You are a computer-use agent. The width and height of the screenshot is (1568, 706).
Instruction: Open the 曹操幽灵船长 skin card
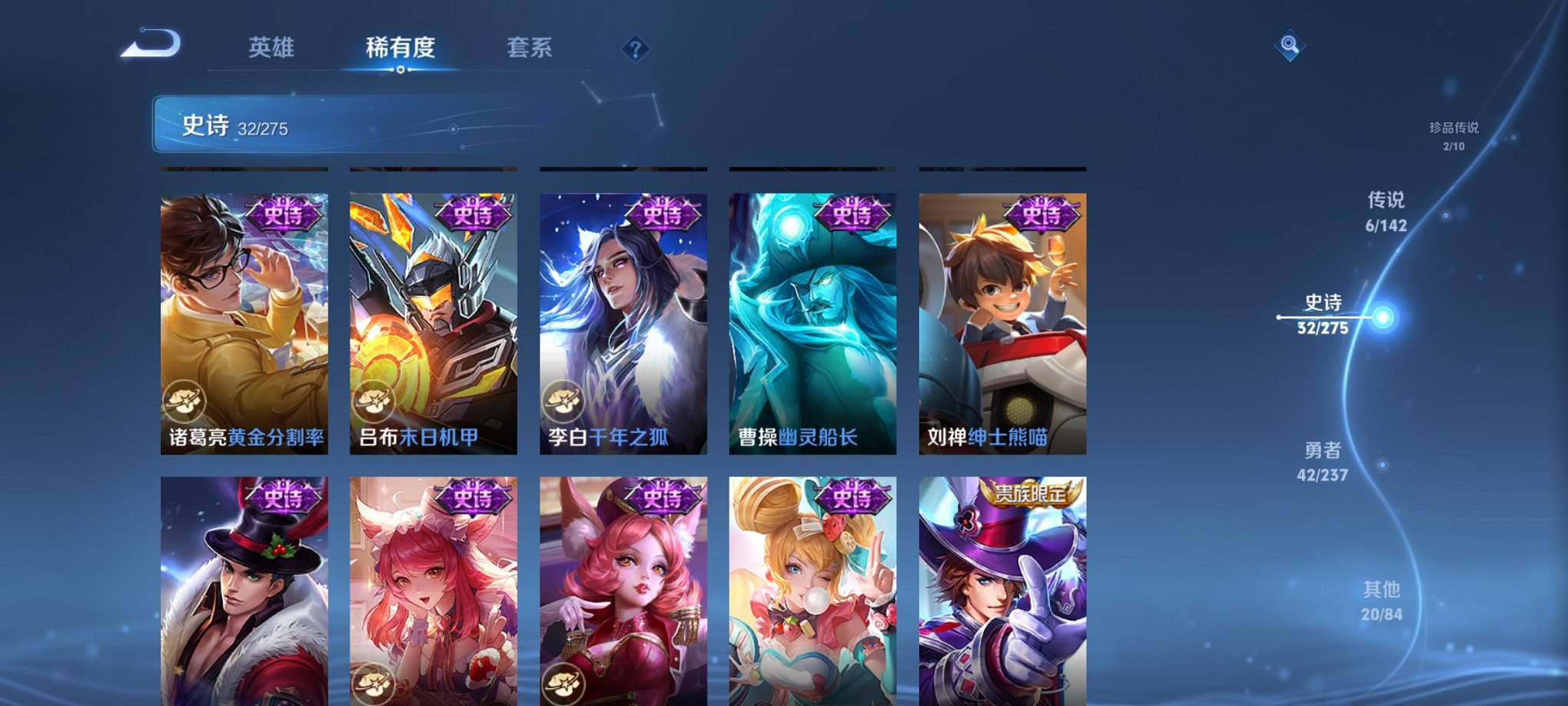pos(812,323)
